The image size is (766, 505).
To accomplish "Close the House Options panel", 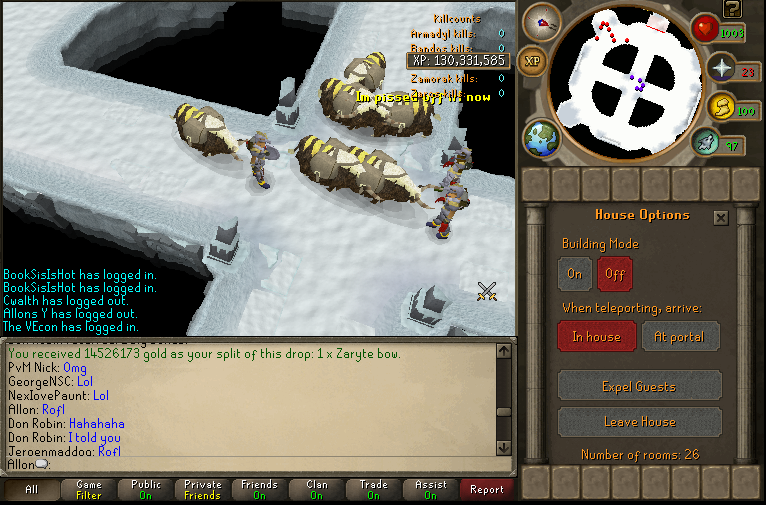I will (x=721, y=217).
